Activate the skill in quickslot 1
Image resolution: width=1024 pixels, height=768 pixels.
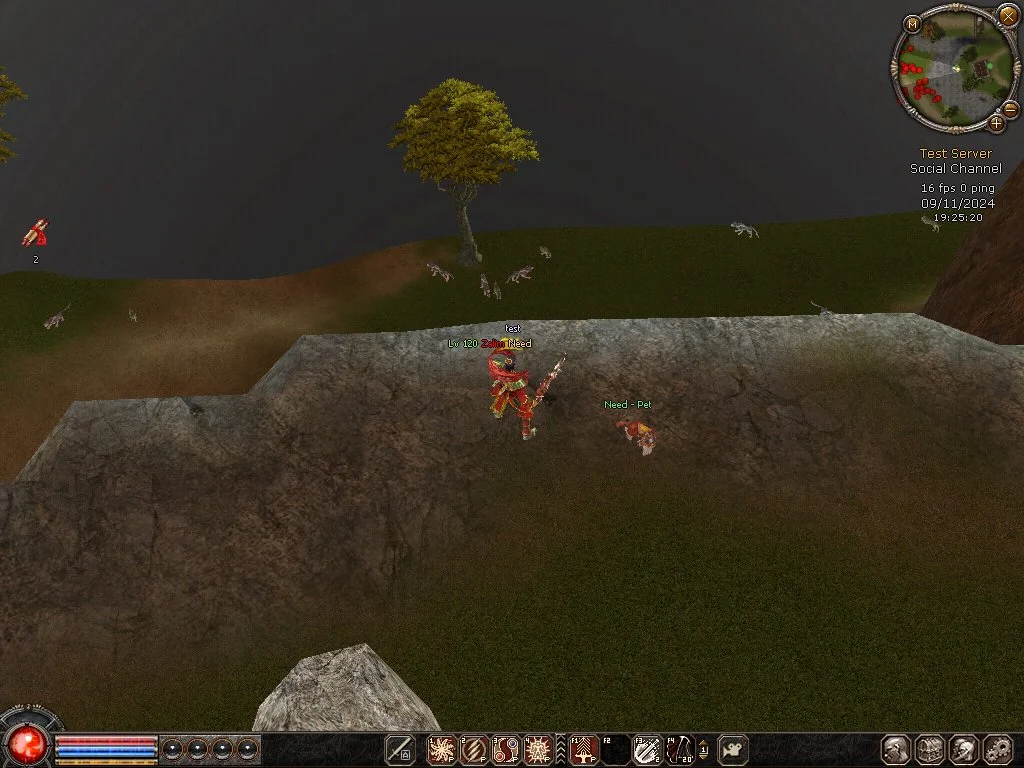(x=441, y=749)
